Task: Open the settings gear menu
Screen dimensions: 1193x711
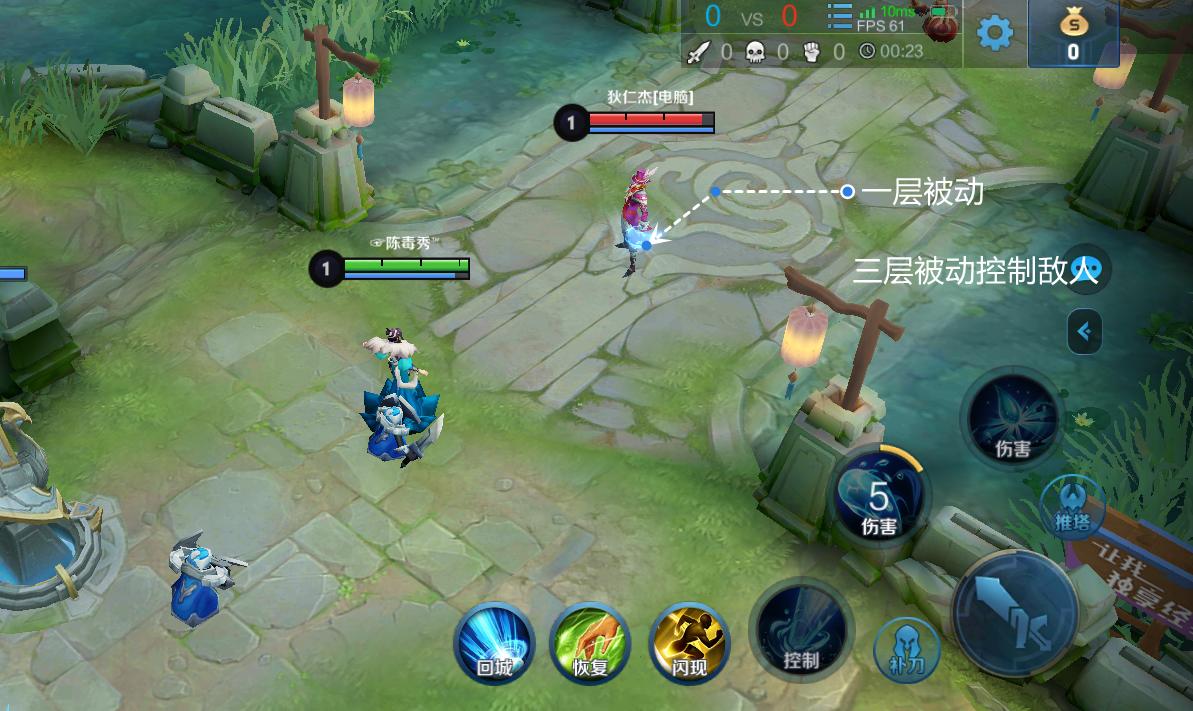Action: pyautogui.click(x=994, y=34)
